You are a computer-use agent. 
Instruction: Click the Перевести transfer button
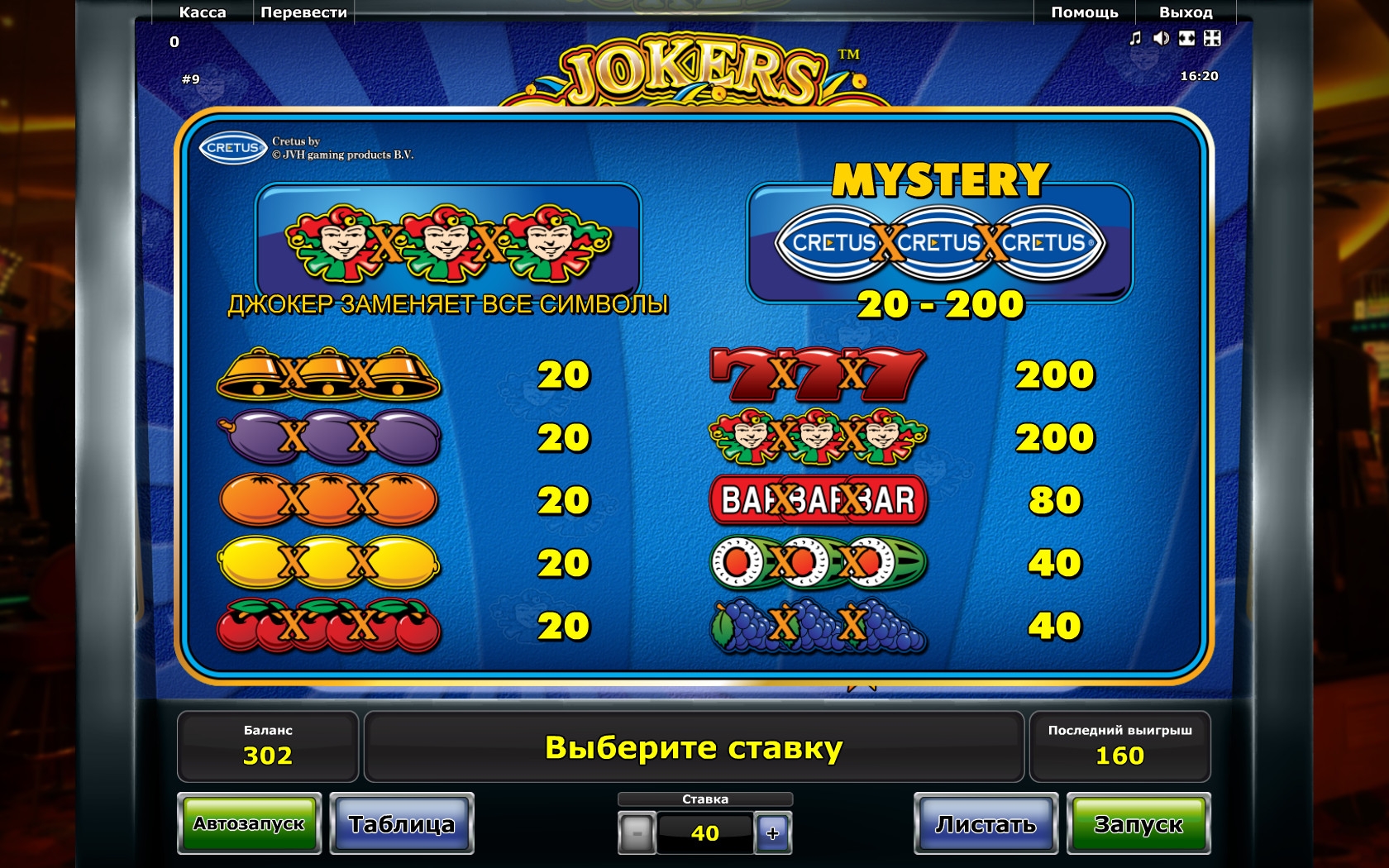pyautogui.click(x=303, y=12)
